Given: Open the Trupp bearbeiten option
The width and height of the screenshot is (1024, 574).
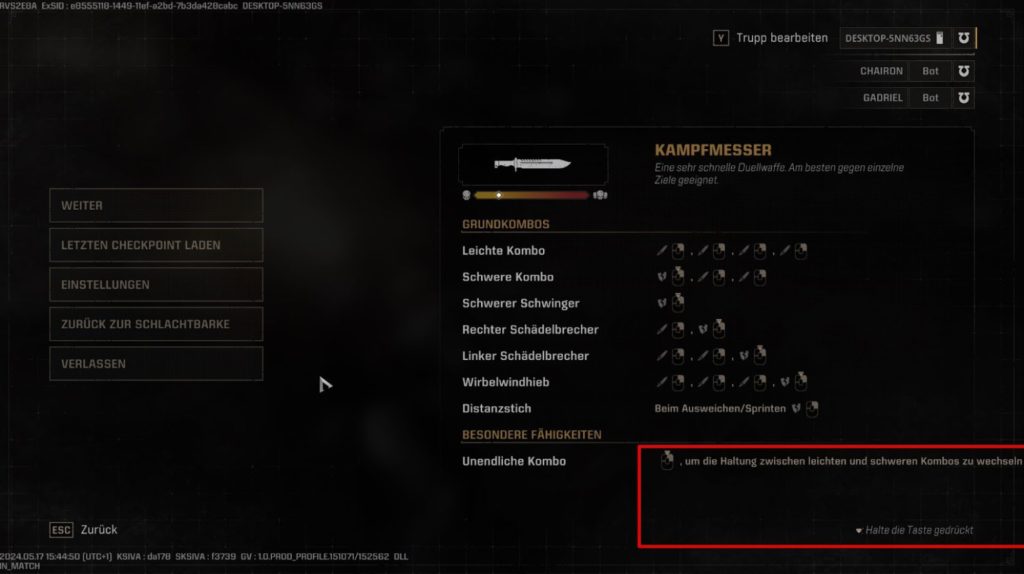Looking at the screenshot, I should click(771, 38).
